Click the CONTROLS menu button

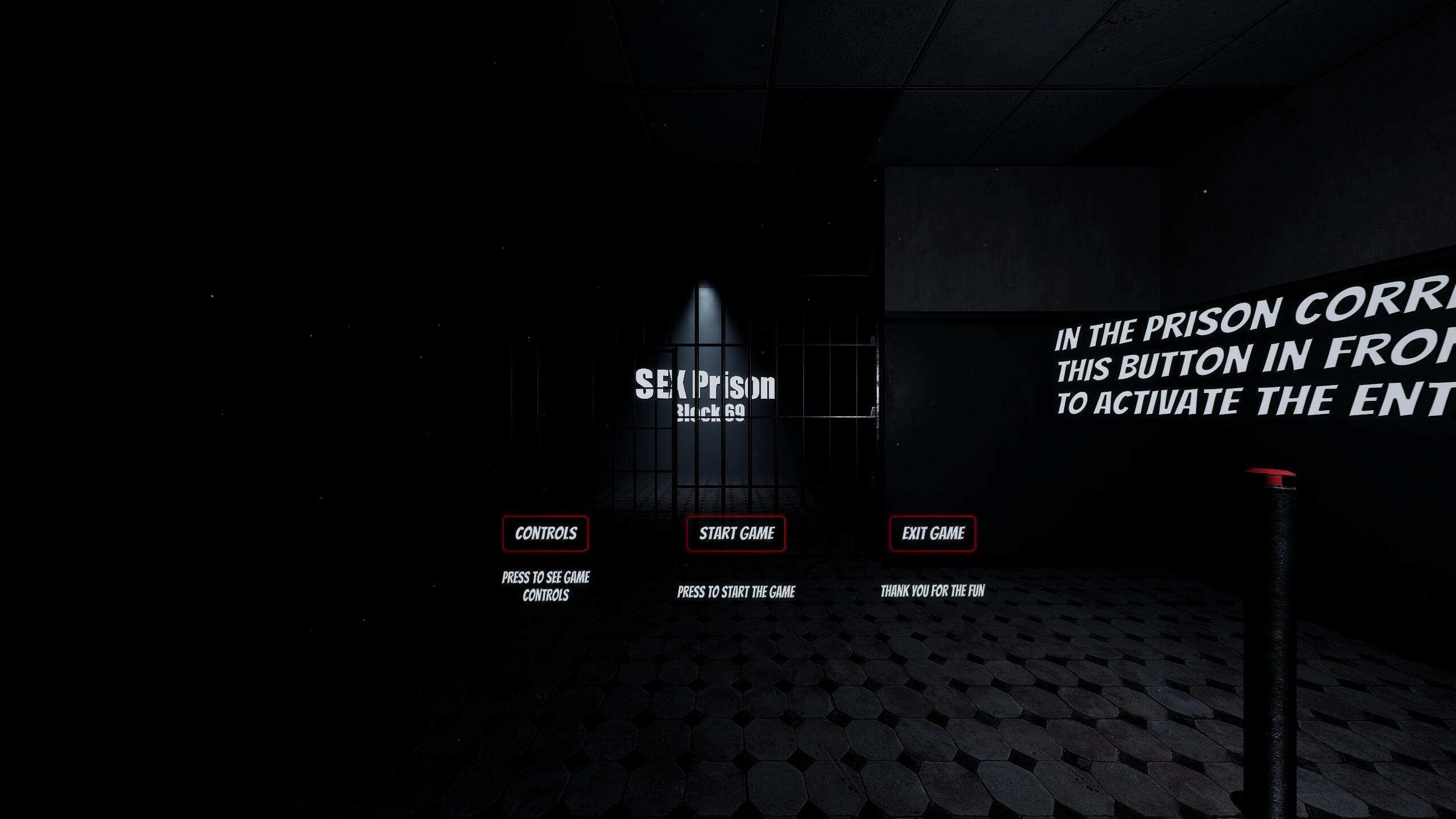[545, 533]
